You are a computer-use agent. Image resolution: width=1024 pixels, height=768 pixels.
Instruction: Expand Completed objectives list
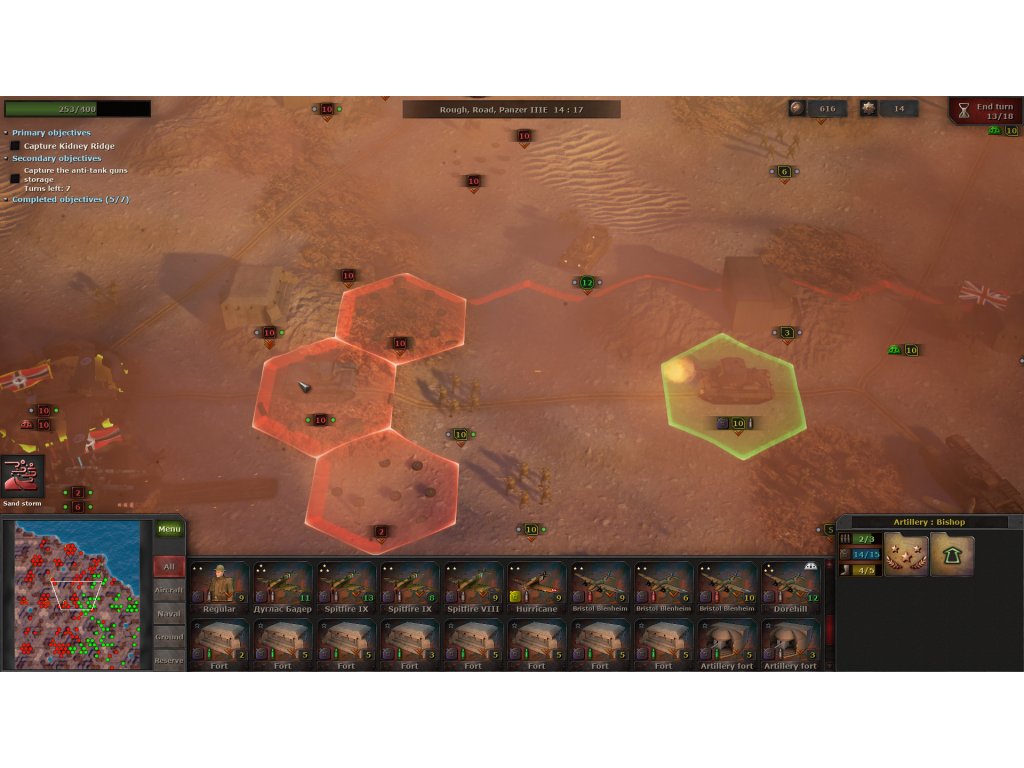tap(70, 199)
